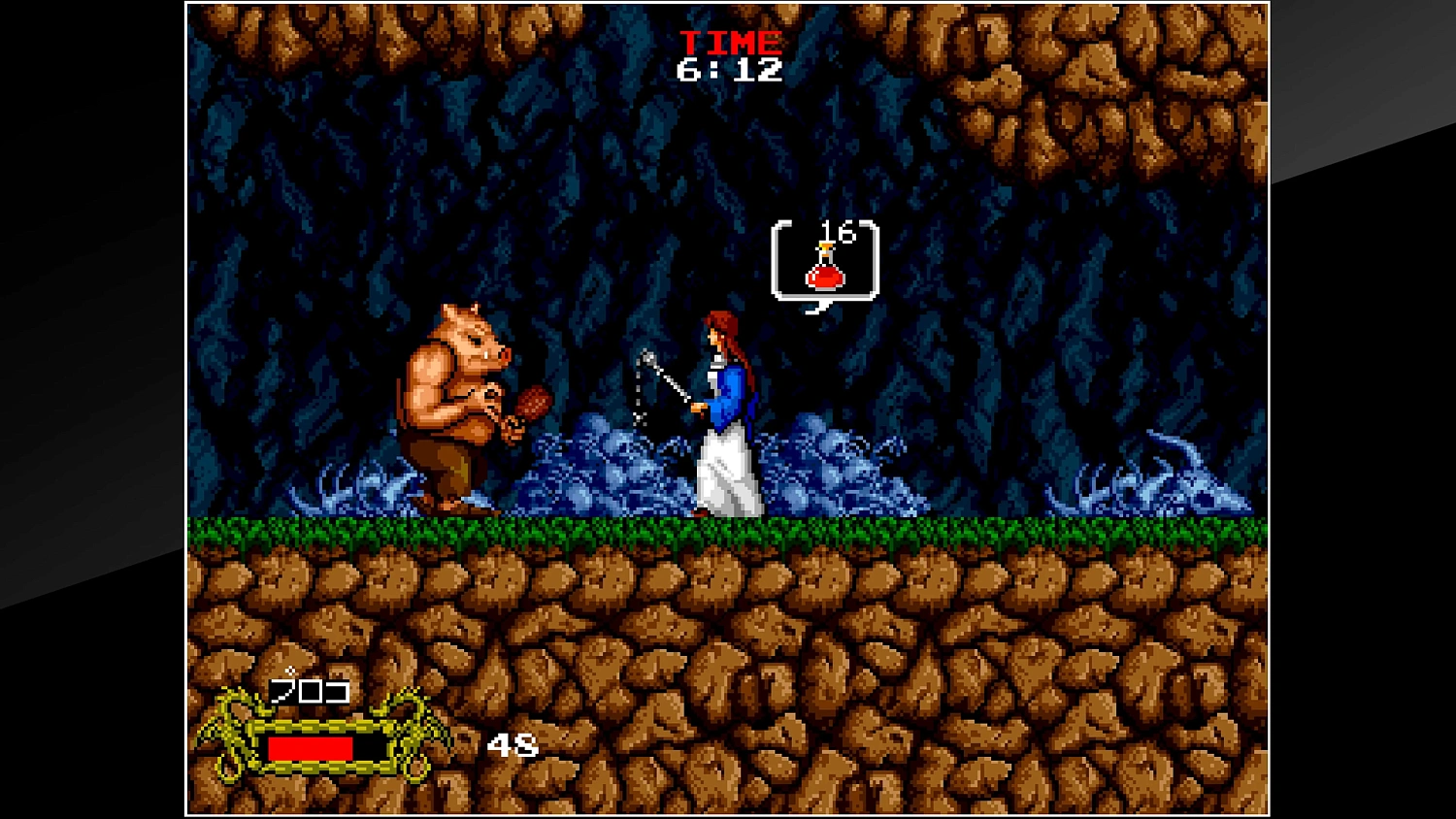Image resolution: width=1456 pixels, height=819 pixels.
Task: Click the red TIME label
Action: coord(731,41)
